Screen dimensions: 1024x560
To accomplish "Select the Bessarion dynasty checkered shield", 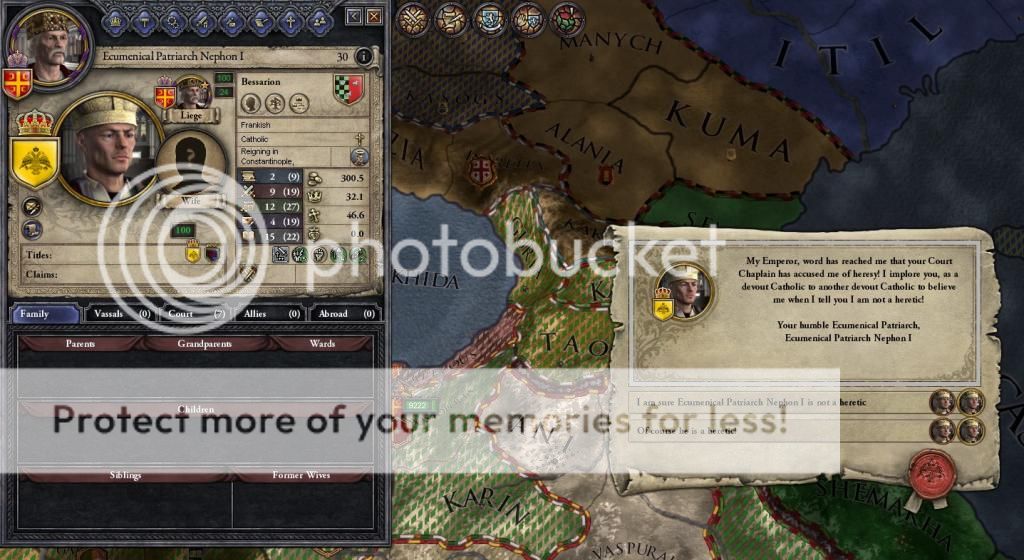I will pyautogui.click(x=348, y=90).
